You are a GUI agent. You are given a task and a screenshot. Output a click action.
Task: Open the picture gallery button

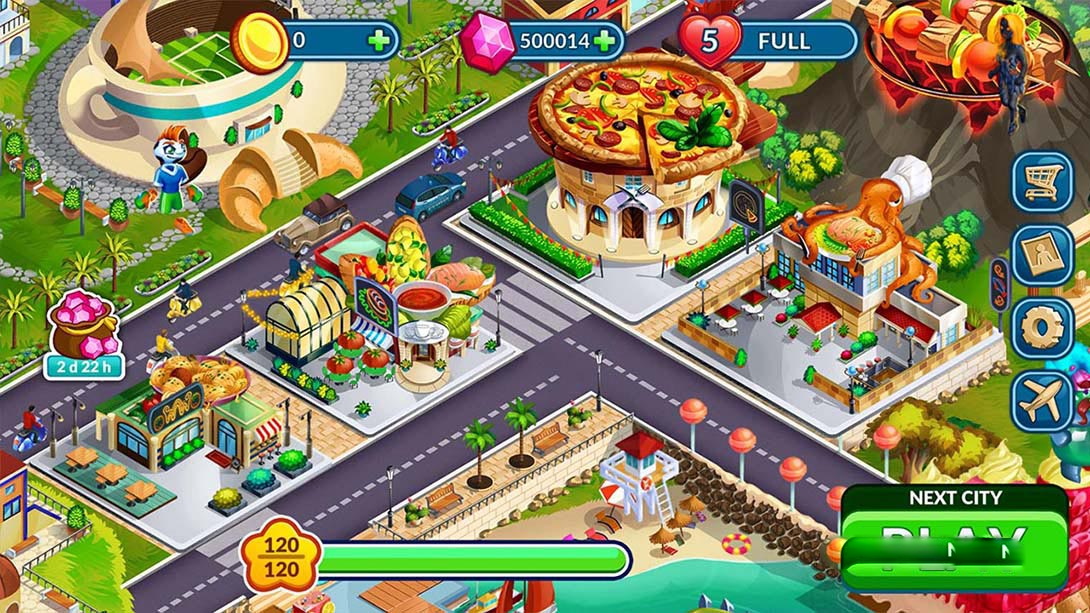[1042, 255]
